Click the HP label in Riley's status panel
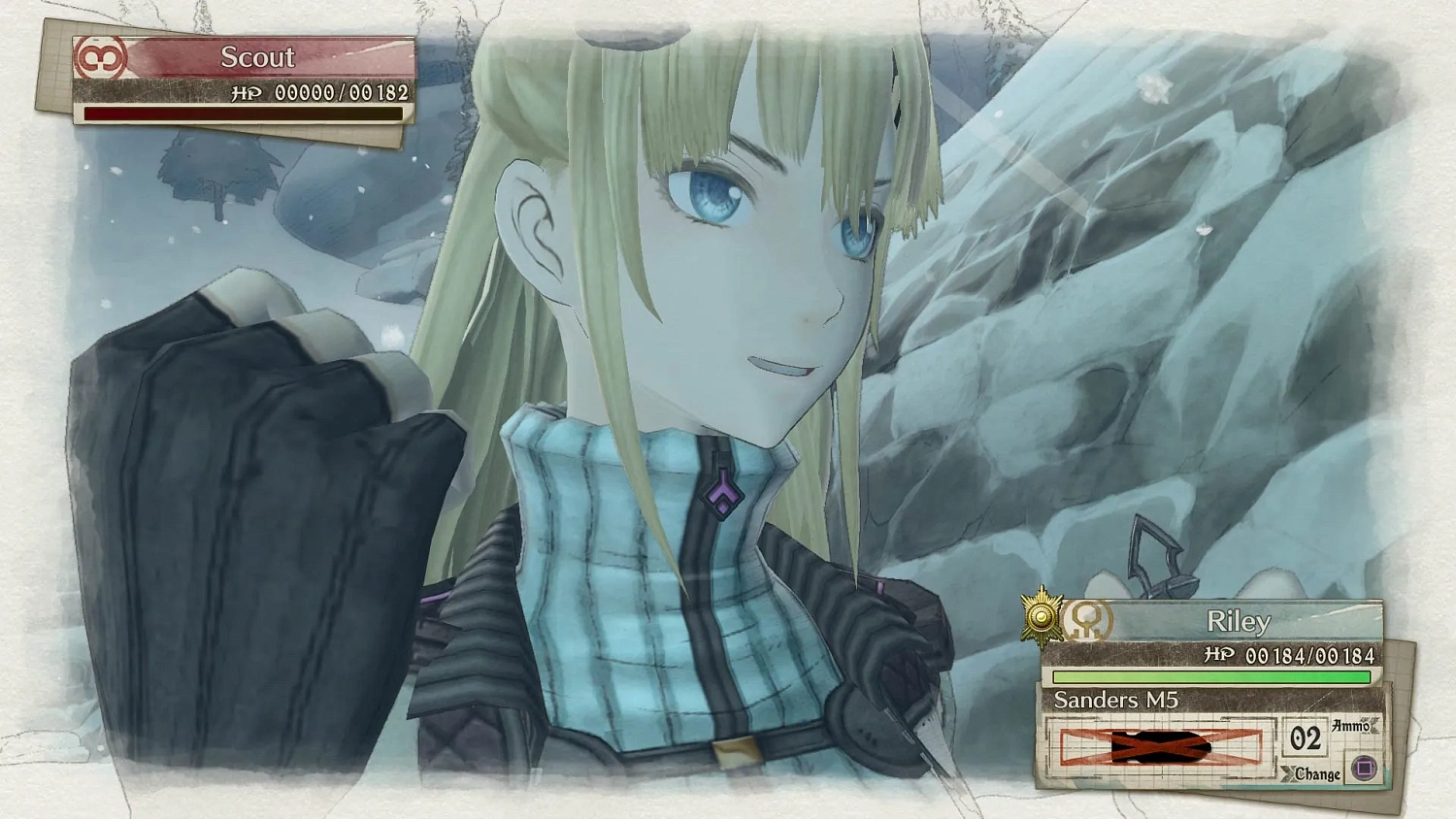Viewport: 1456px width, 819px height. click(1219, 657)
